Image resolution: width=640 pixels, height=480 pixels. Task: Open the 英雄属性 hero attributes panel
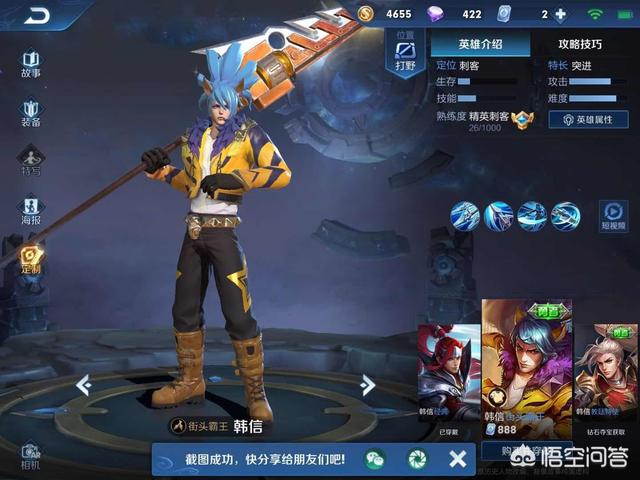[x=588, y=119]
